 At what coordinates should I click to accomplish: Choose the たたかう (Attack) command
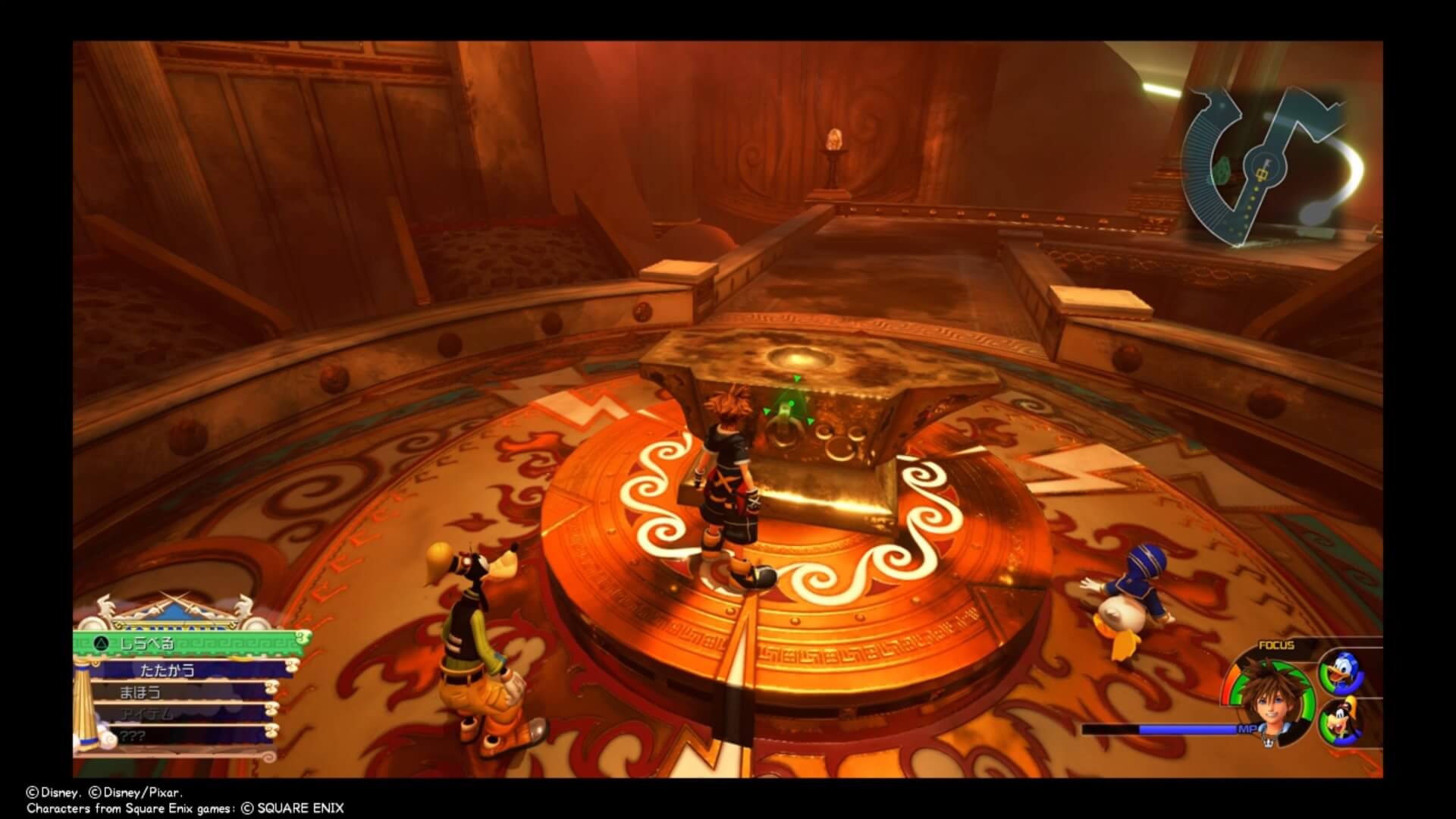click(x=190, y=670)
